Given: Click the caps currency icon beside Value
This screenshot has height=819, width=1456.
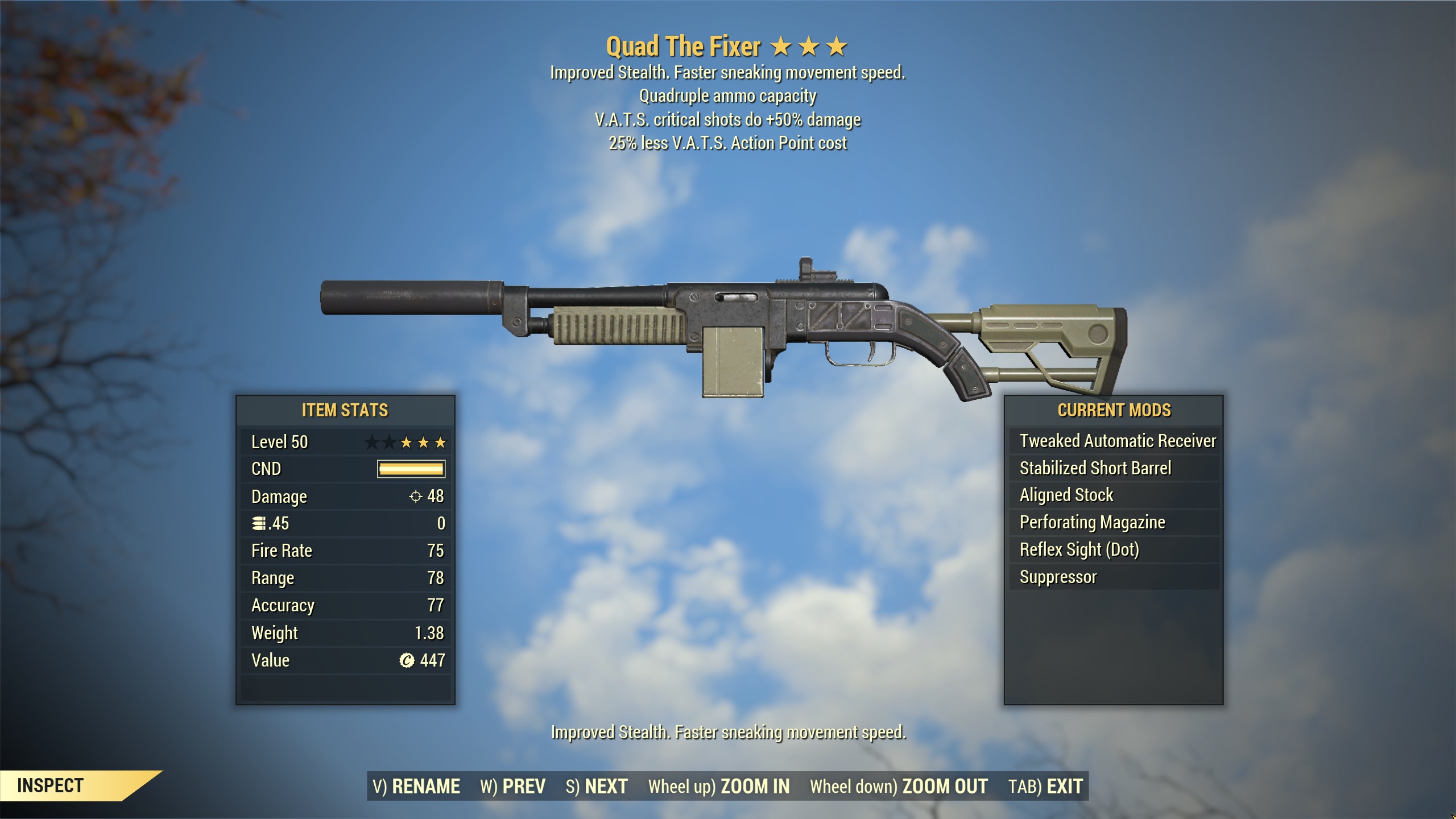Looking at the screenshot, I should (x=407, y=660).
